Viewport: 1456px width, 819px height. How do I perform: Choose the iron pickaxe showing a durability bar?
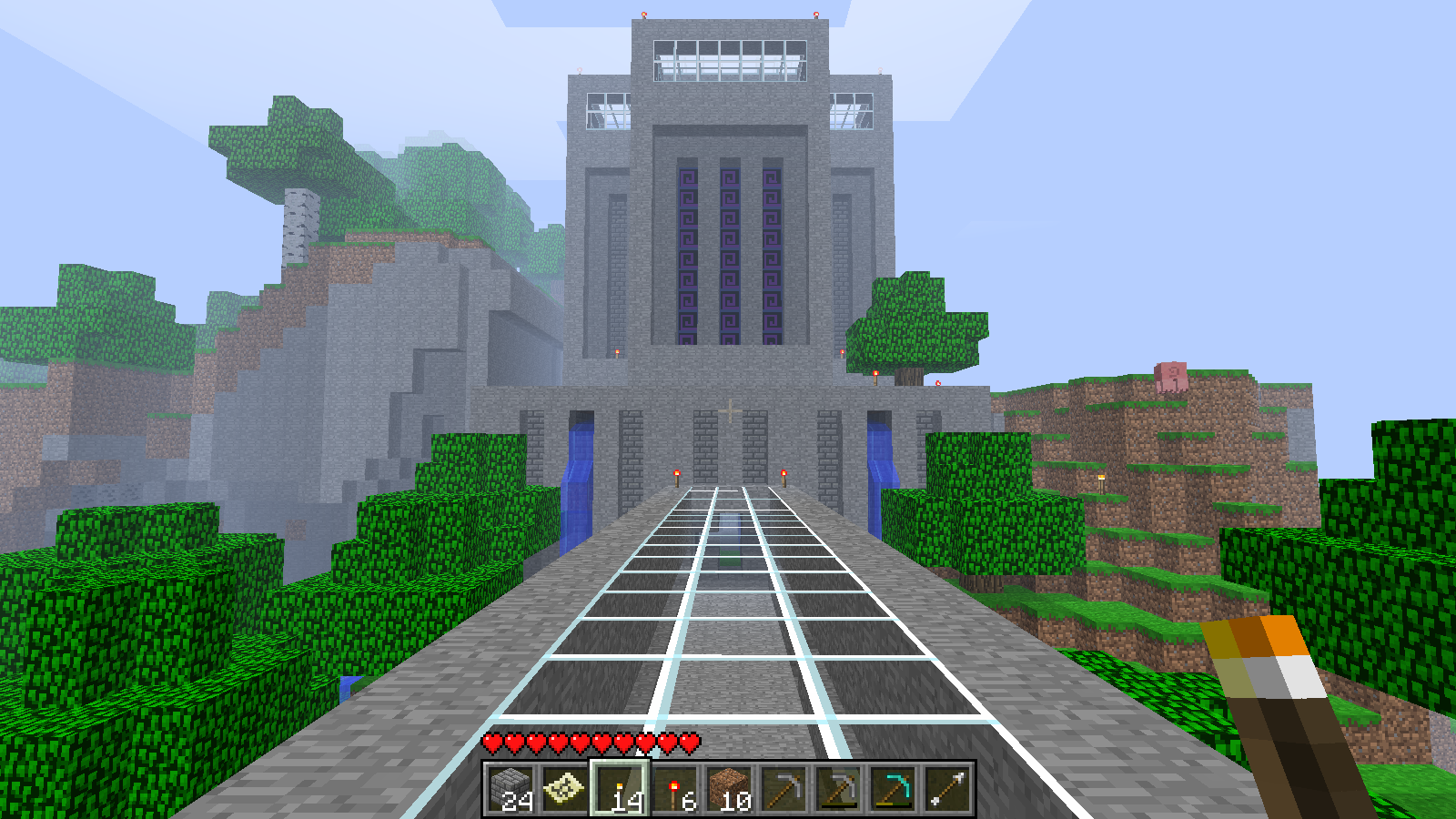click(x=837, y=788)
